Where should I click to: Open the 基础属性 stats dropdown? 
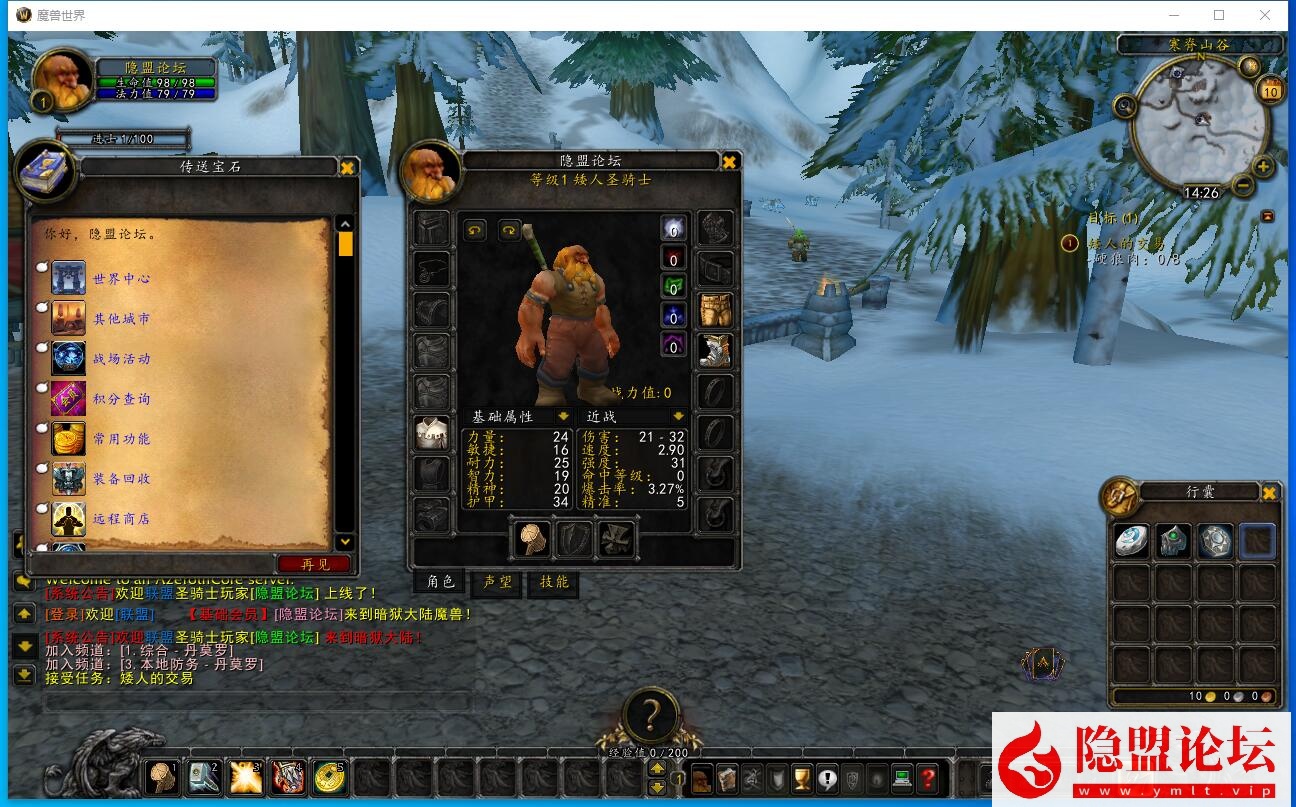pyautogui.click(x=564, y=416)
